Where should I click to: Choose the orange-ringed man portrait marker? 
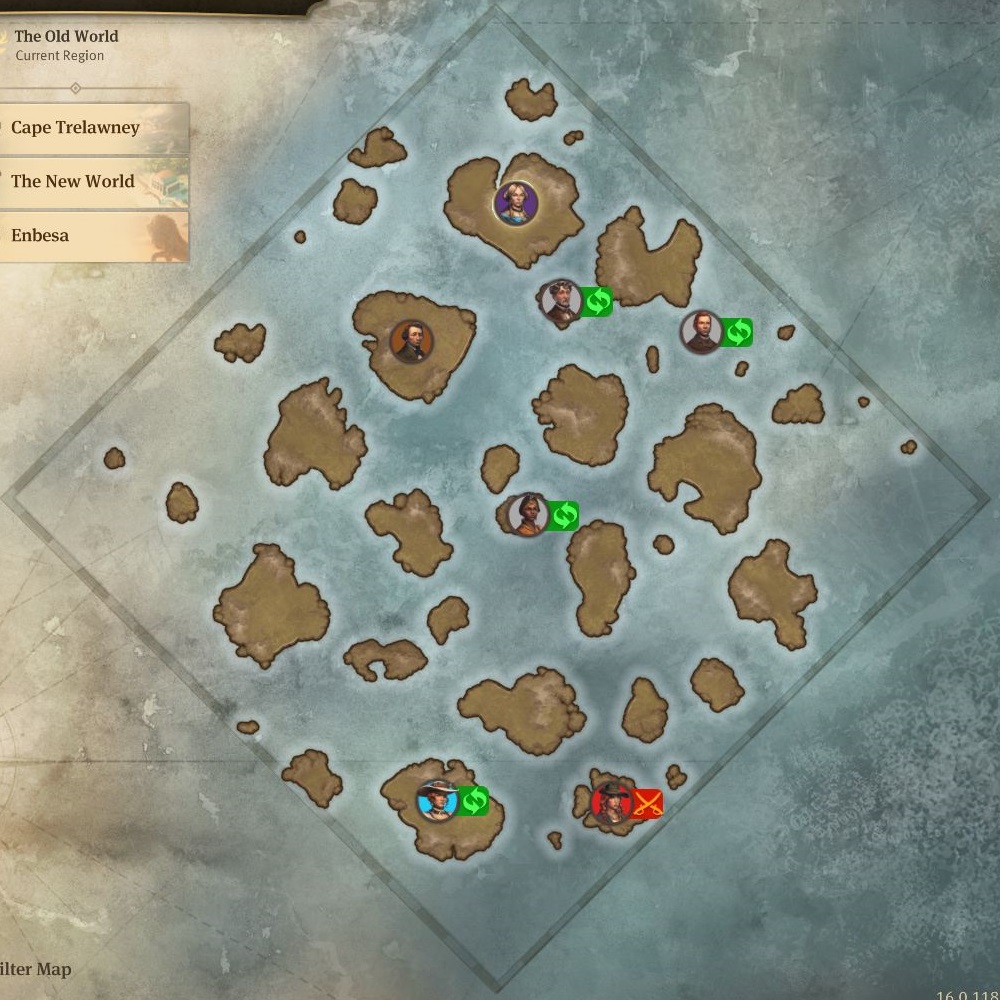pyautogui.click(x=411, y=342)
